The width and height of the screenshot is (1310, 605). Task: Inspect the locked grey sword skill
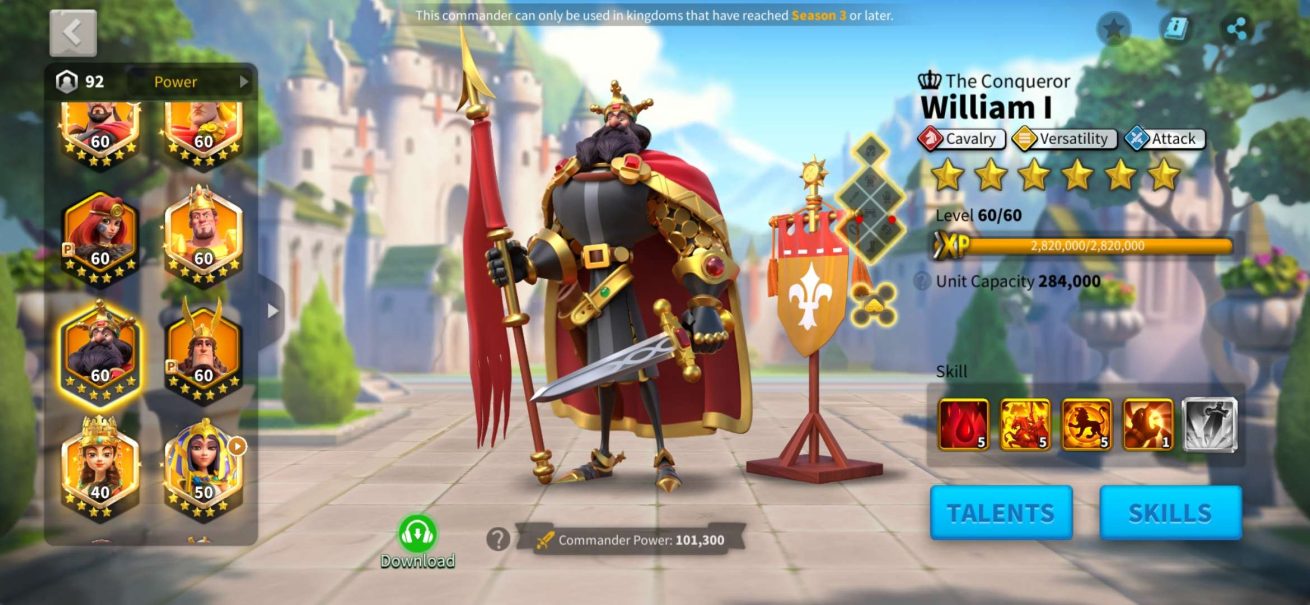coord(1210,424)
